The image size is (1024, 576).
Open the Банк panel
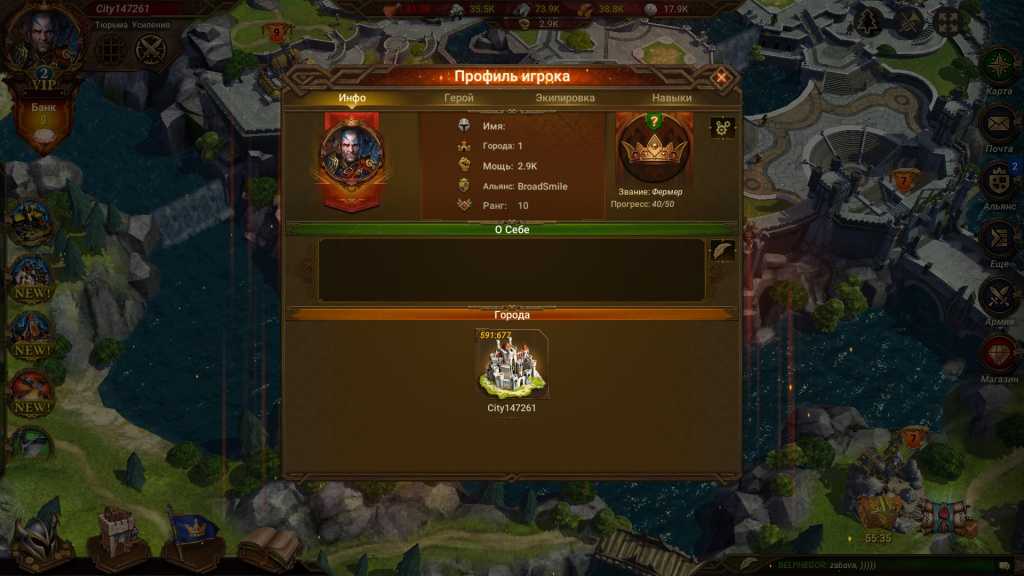[x=44, y=122]
